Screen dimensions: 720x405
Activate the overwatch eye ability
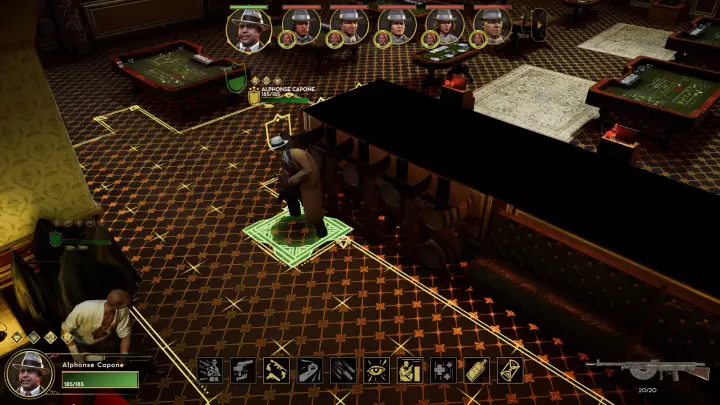[377, 370]
